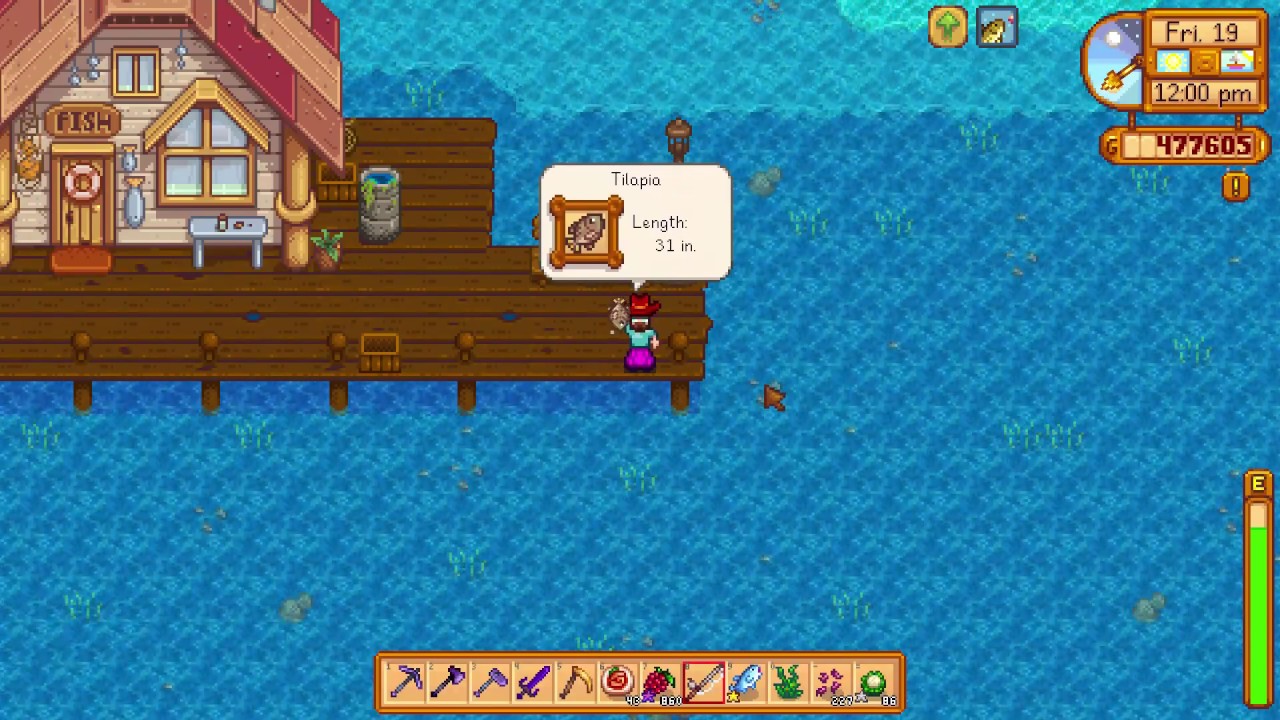Select the stack of grapes
This screenshot has width=1280, height=720.
(x=663, y=681)
